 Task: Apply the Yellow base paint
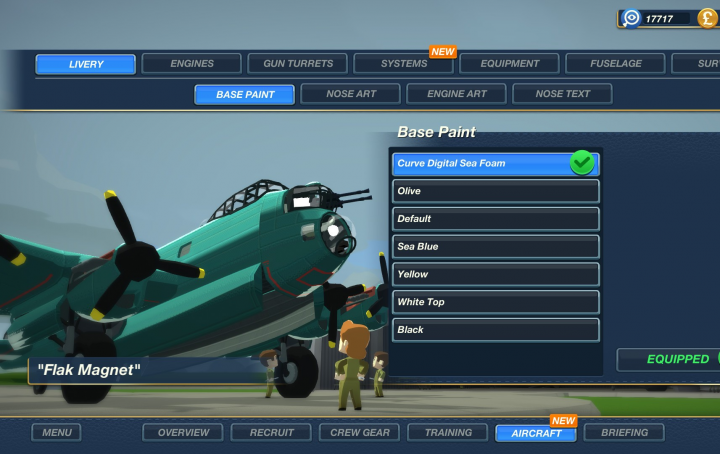[496, 274]
